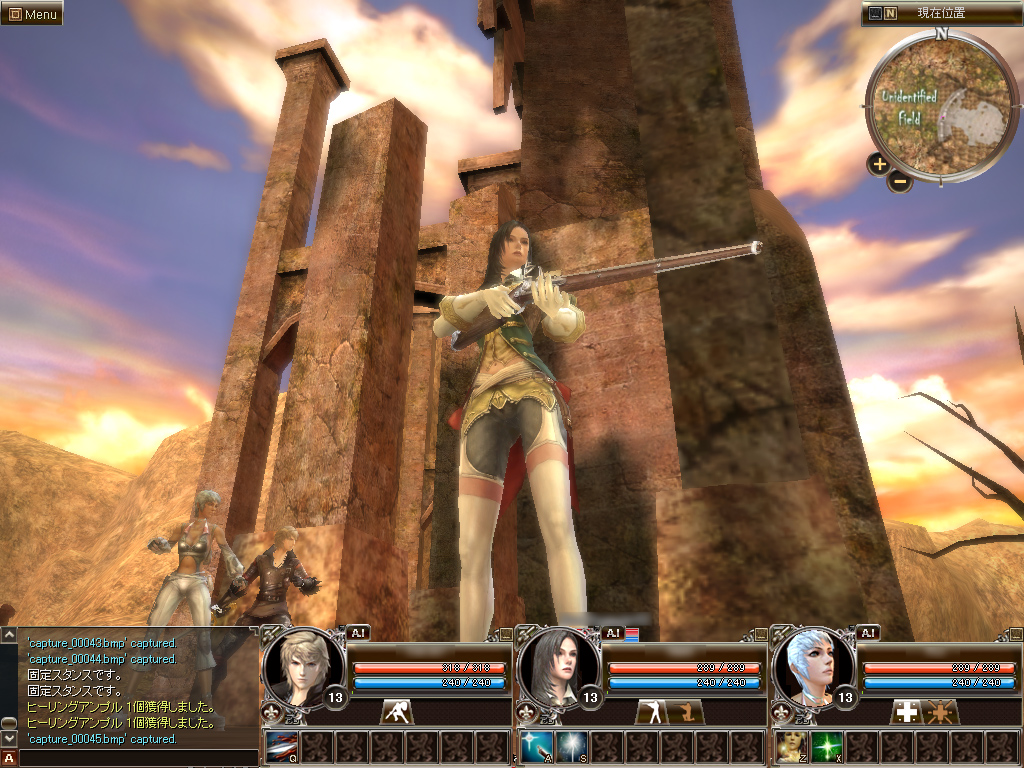Select the melee fighter stance icon
Viewport: 1024px width, 768px height.
[x=397, y=712]
